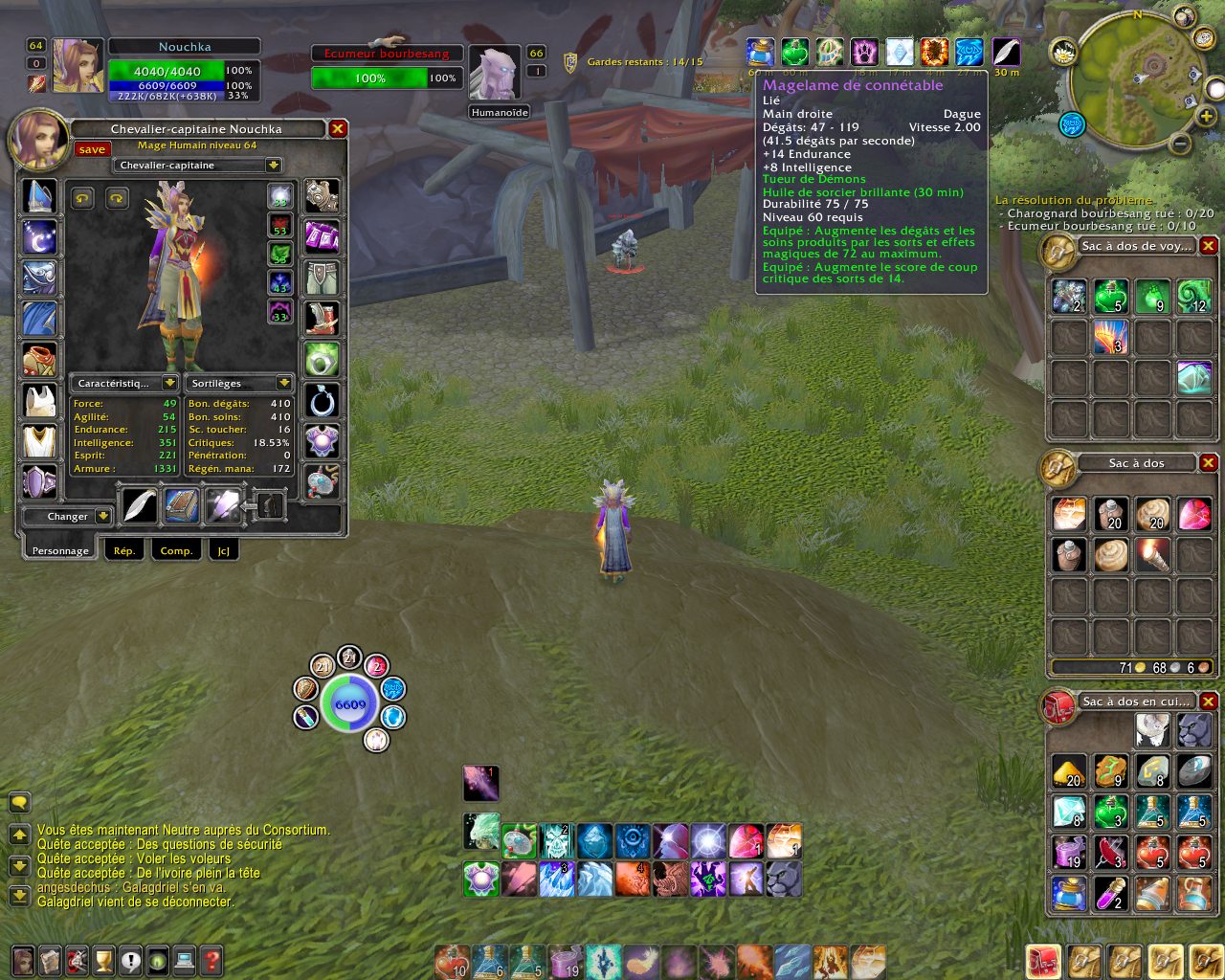Viewport: 1225px width, 980px height.
Task: Click the red save button
Action: [93, 149]
